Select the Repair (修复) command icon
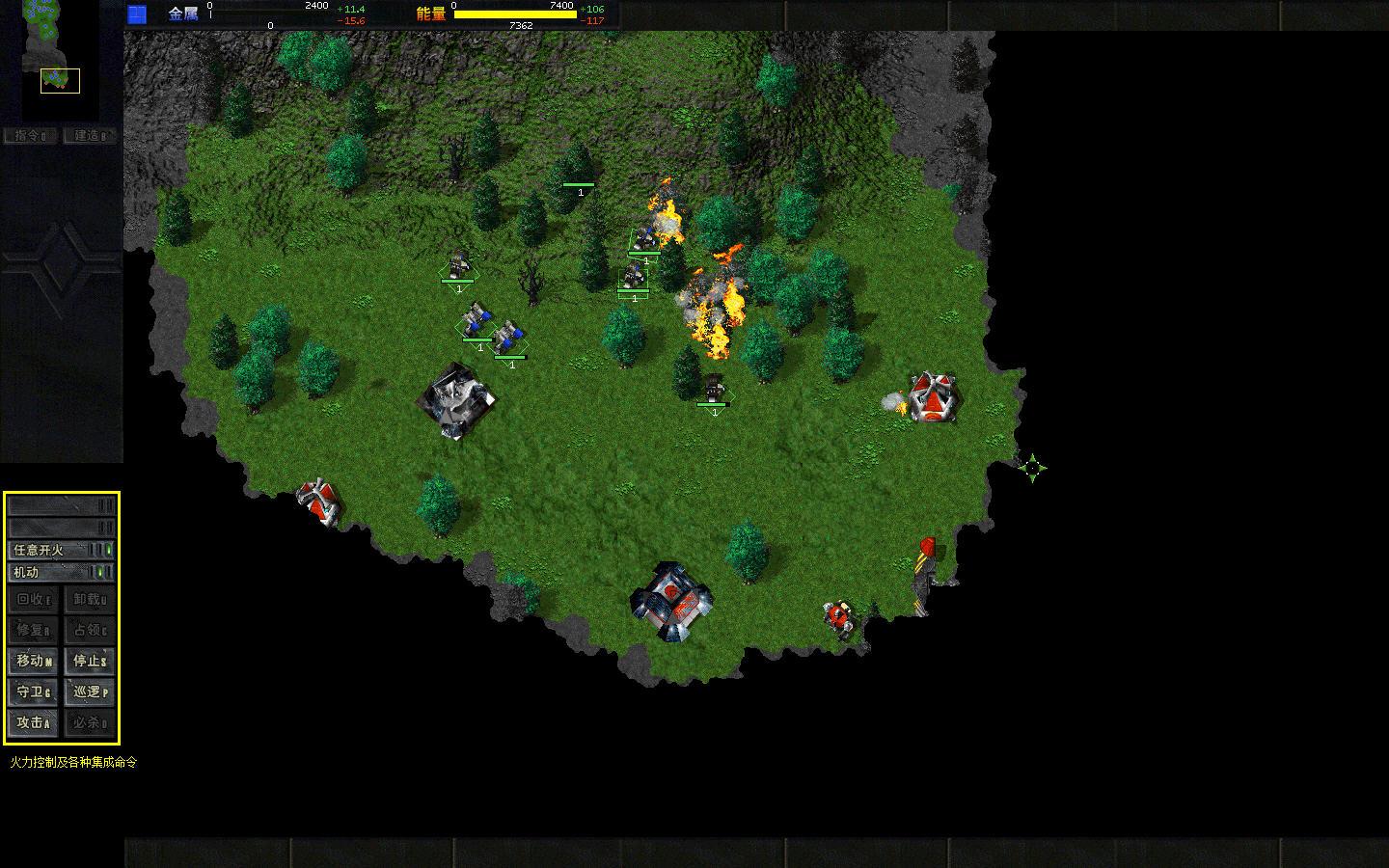Image resolution: width=1389 pixels, height=868 pixels. pyautogui.click(x=32, y=631)
